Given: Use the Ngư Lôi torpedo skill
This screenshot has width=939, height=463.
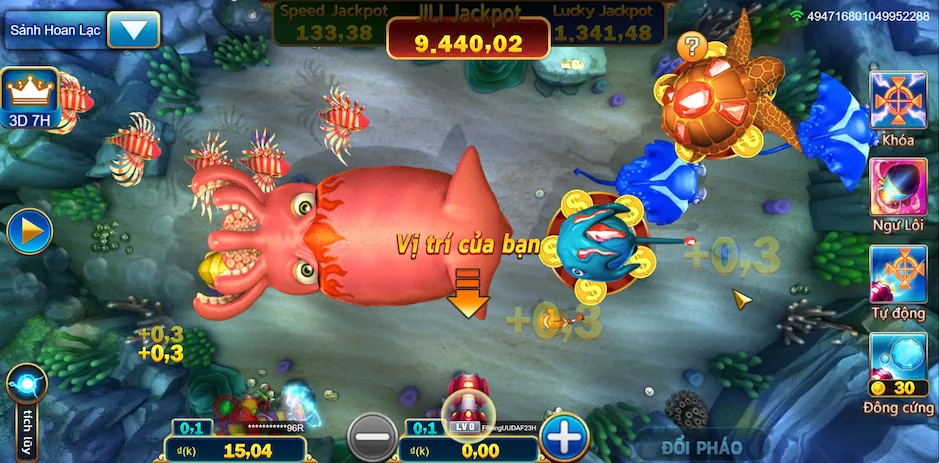Looking at the screenshot, I should (x=898, y=187).
